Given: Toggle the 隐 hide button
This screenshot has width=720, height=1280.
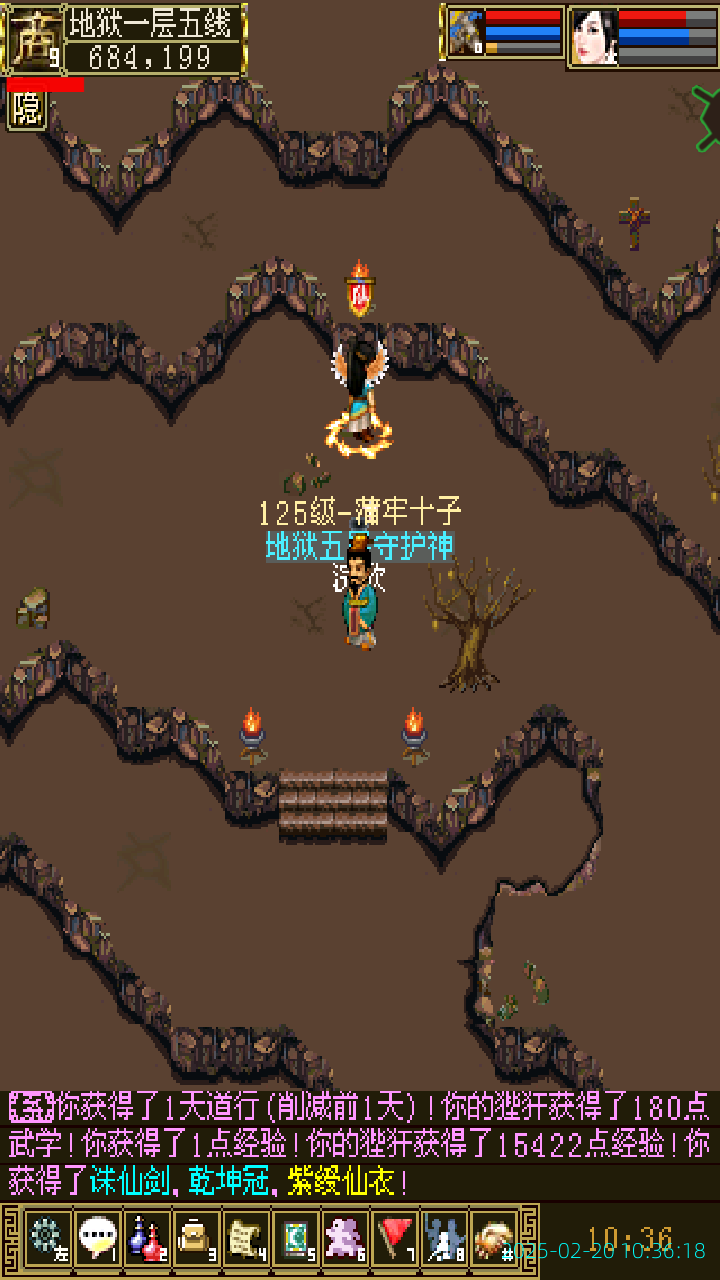Looking at the screenshot, I should pos(27,110).
